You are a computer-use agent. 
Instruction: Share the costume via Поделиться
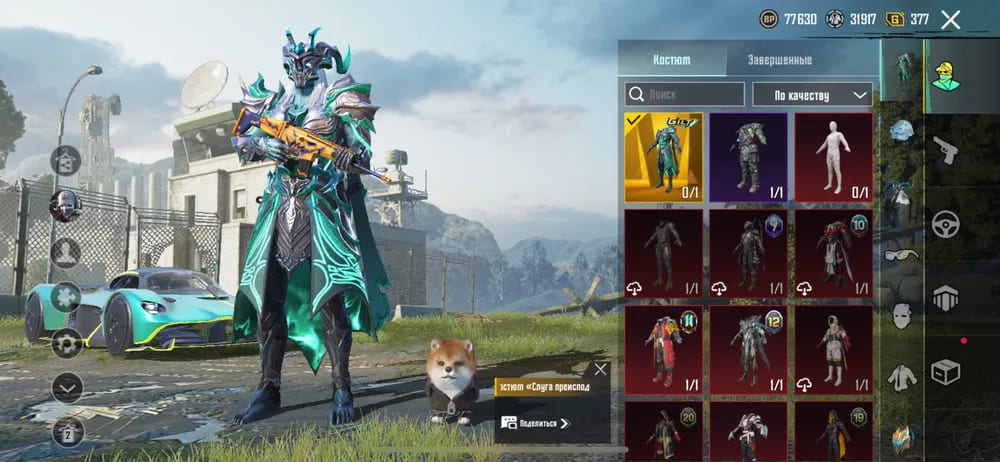tap(536, 423)
